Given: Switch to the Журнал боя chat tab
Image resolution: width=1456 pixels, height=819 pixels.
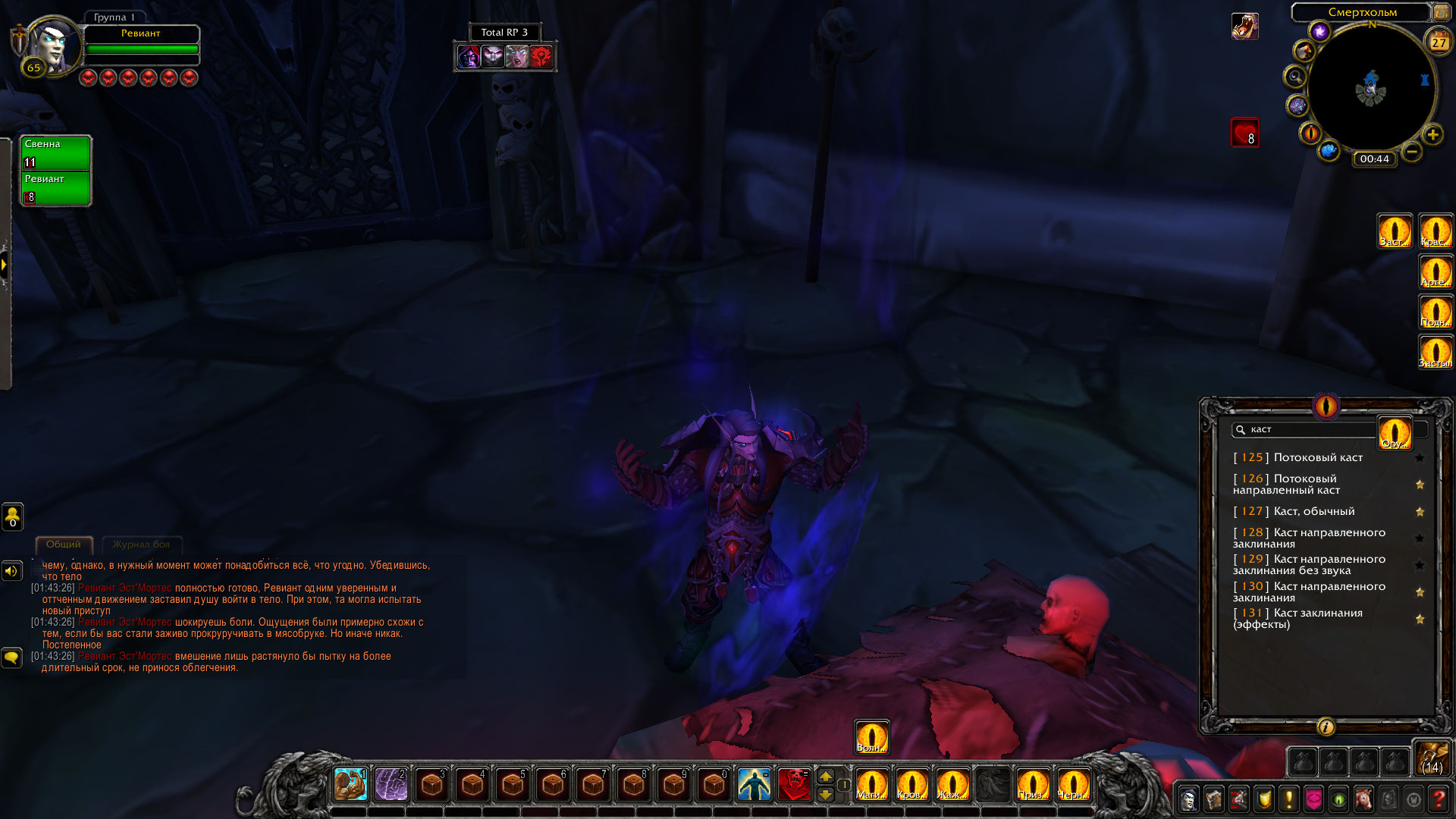Looking at the screenshot, I should point(141,544).
